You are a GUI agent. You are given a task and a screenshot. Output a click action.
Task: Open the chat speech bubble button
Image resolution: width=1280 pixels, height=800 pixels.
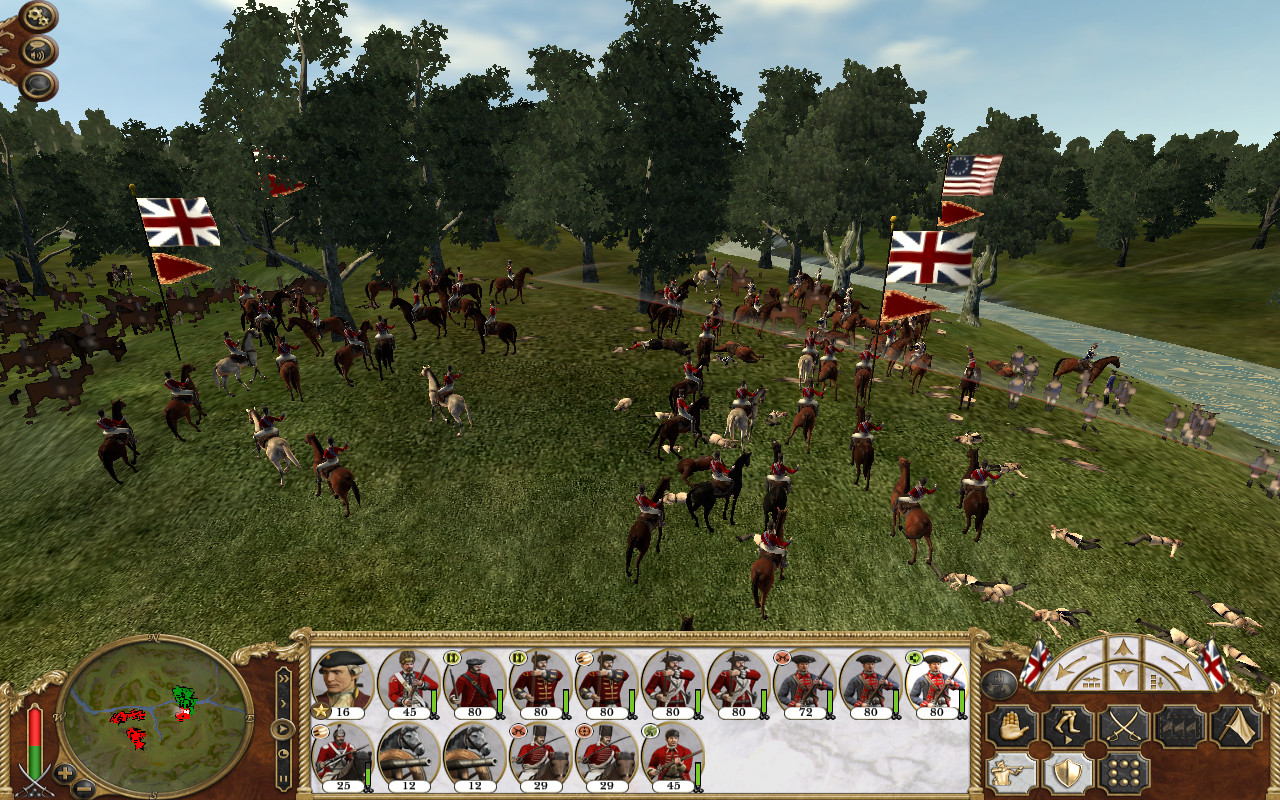(x=38, y=85)
